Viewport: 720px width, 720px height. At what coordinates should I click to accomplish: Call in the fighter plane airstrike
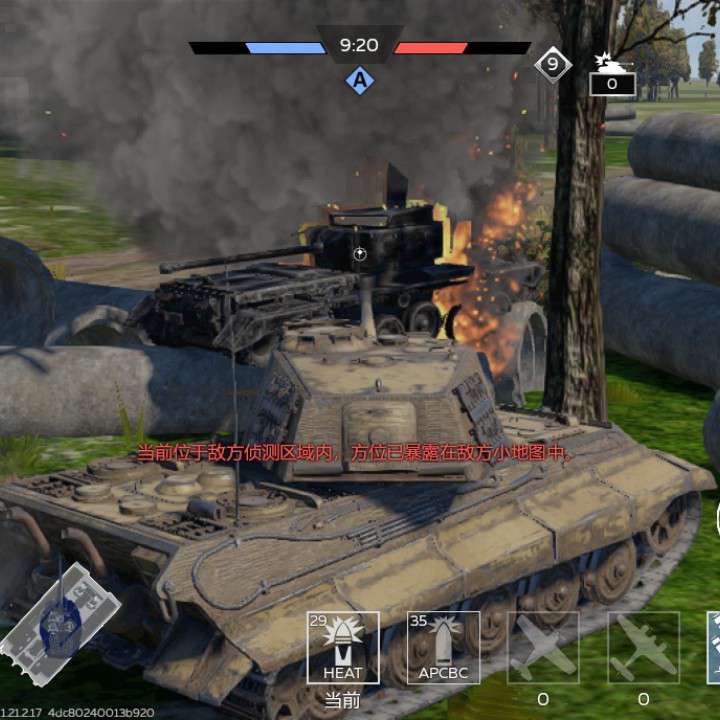click(x=543, y=647)
